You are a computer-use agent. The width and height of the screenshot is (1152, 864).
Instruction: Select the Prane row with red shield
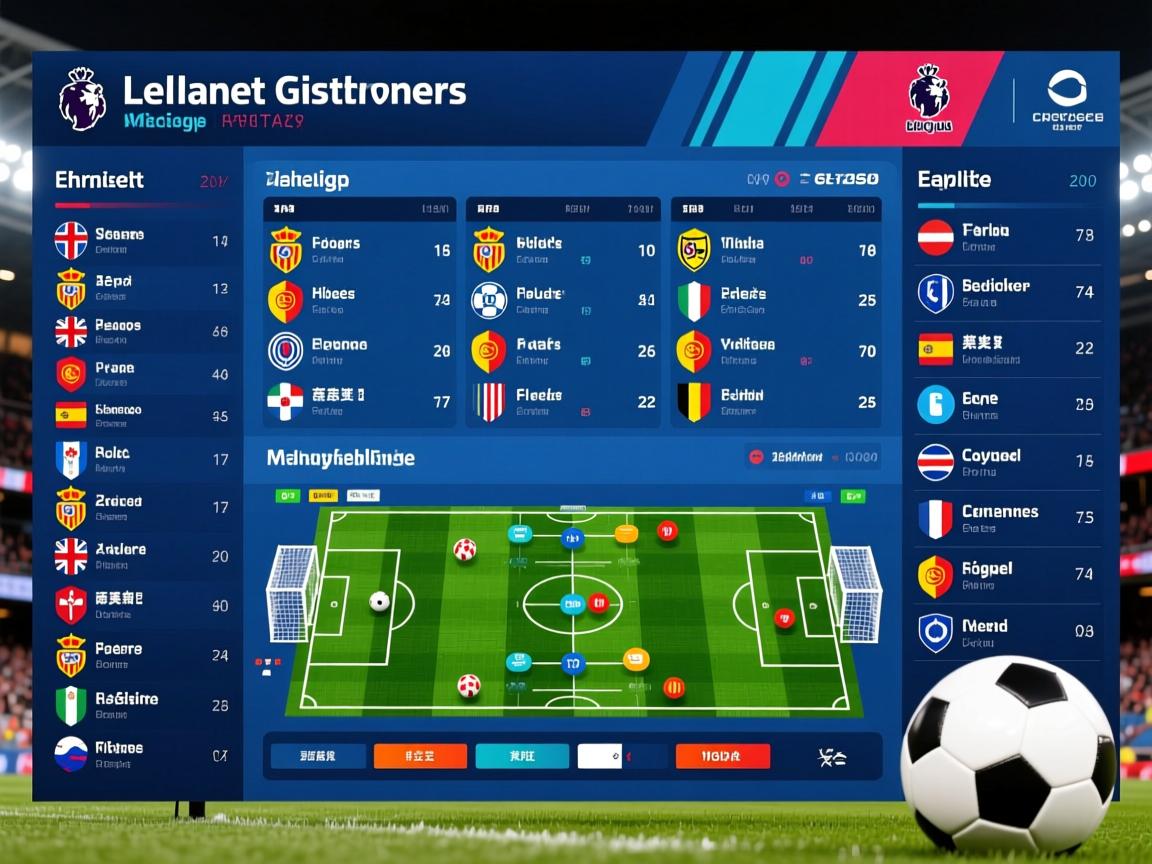[140, 374]
